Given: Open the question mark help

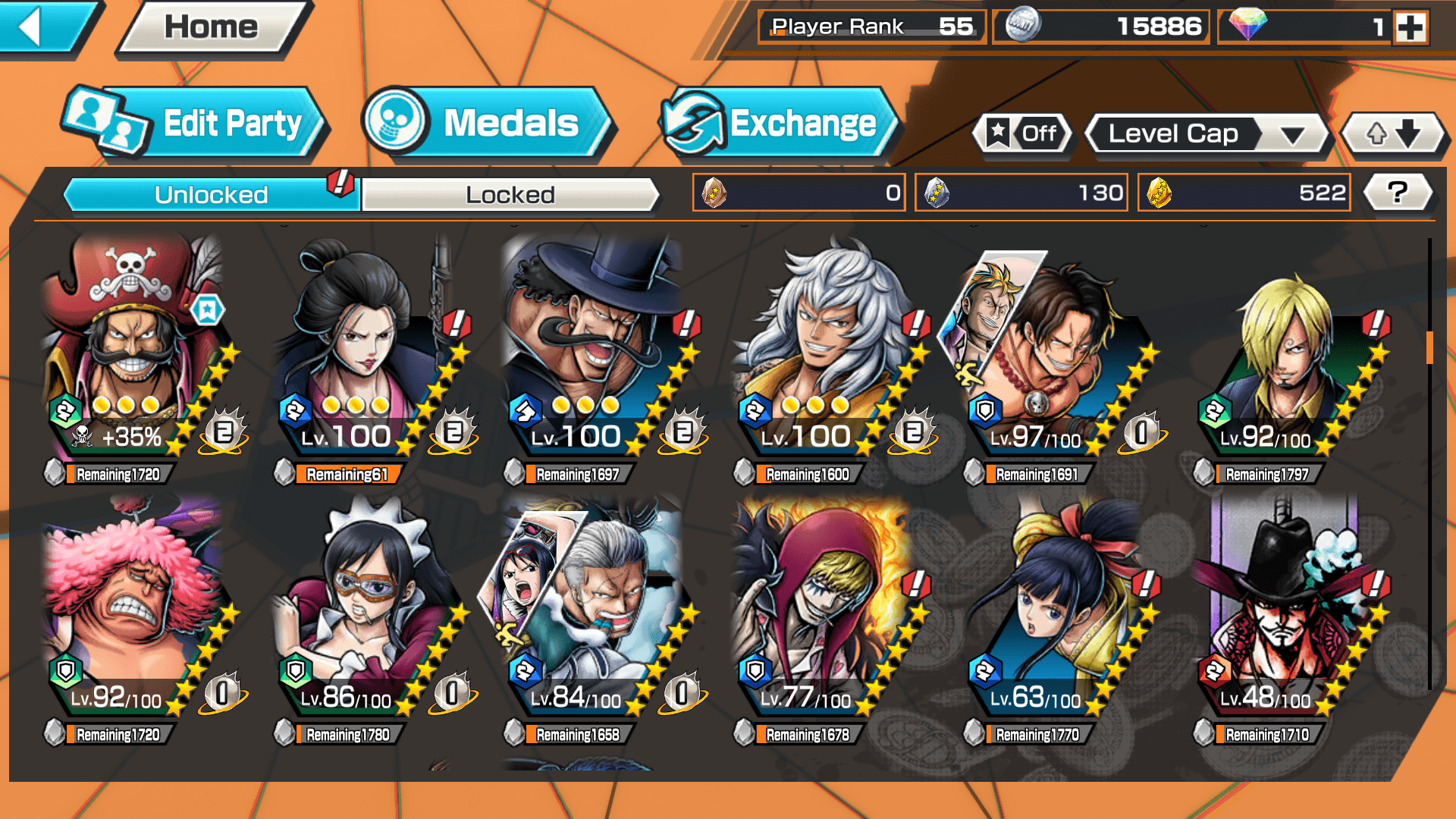Looking at the screenshot, I should tap(1398, 193).
